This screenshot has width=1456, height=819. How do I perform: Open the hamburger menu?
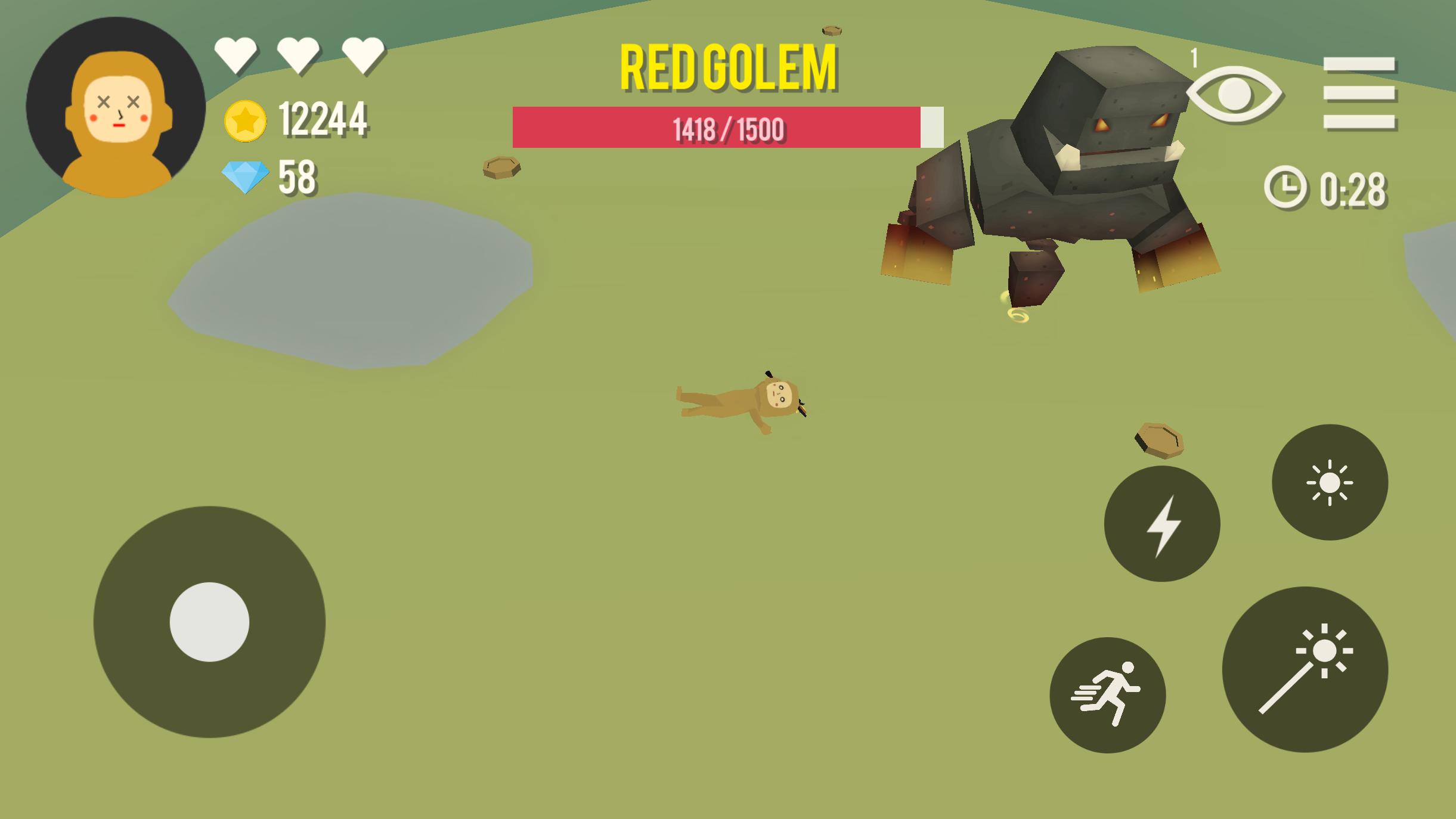pyautogui.click(x=1359, y=93)
